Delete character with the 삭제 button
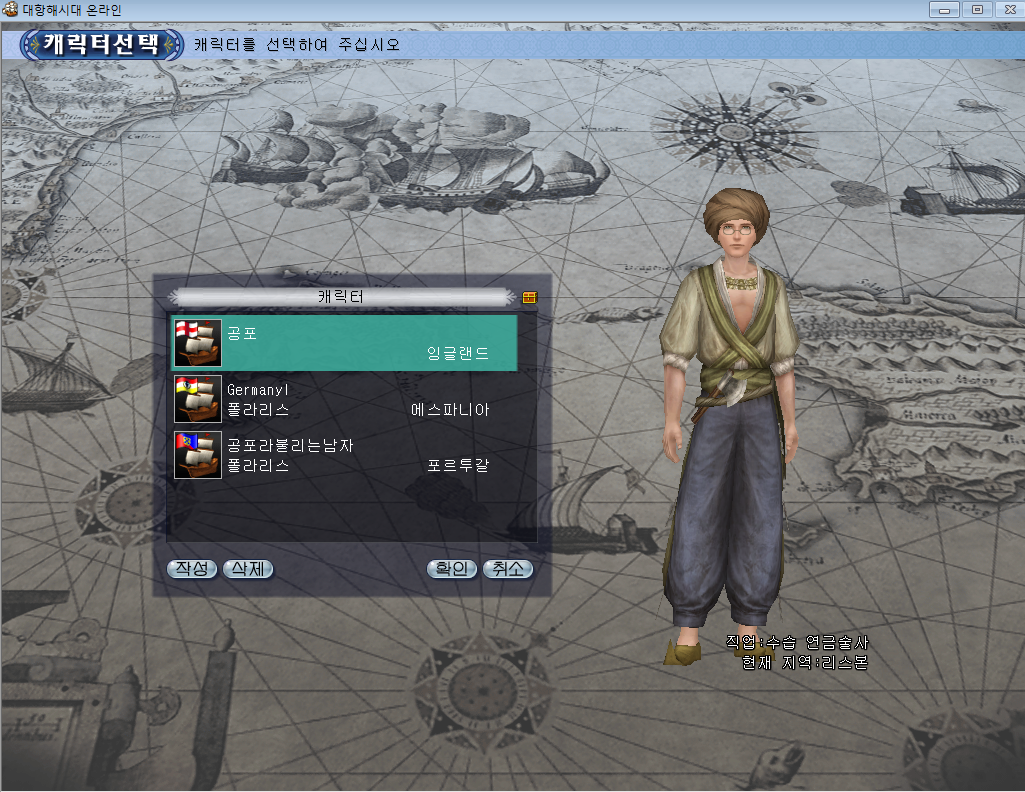The height and width of the screenshot is (792, 1025). coord(247,569)
